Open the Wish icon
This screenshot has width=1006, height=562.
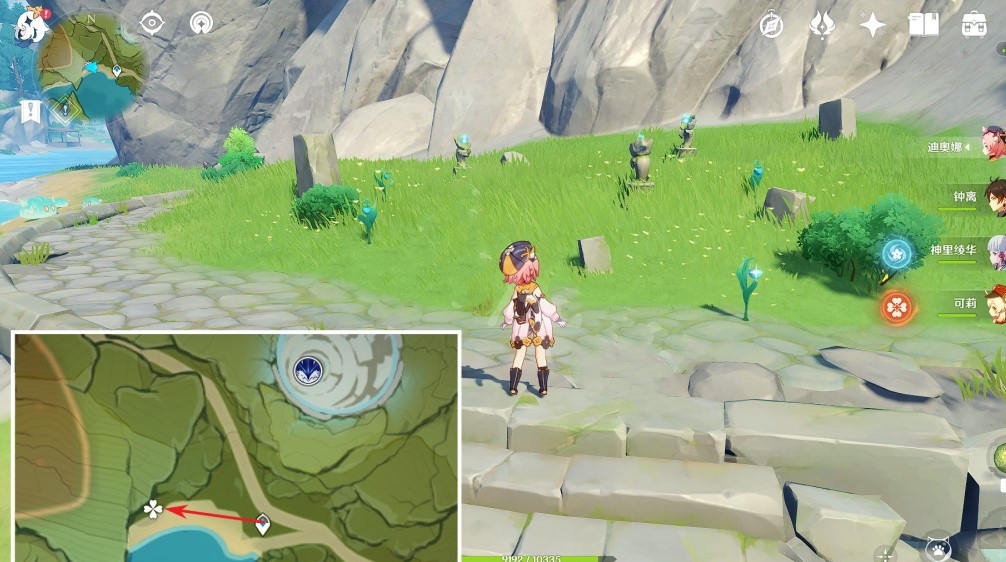click(x=822, y=25)
